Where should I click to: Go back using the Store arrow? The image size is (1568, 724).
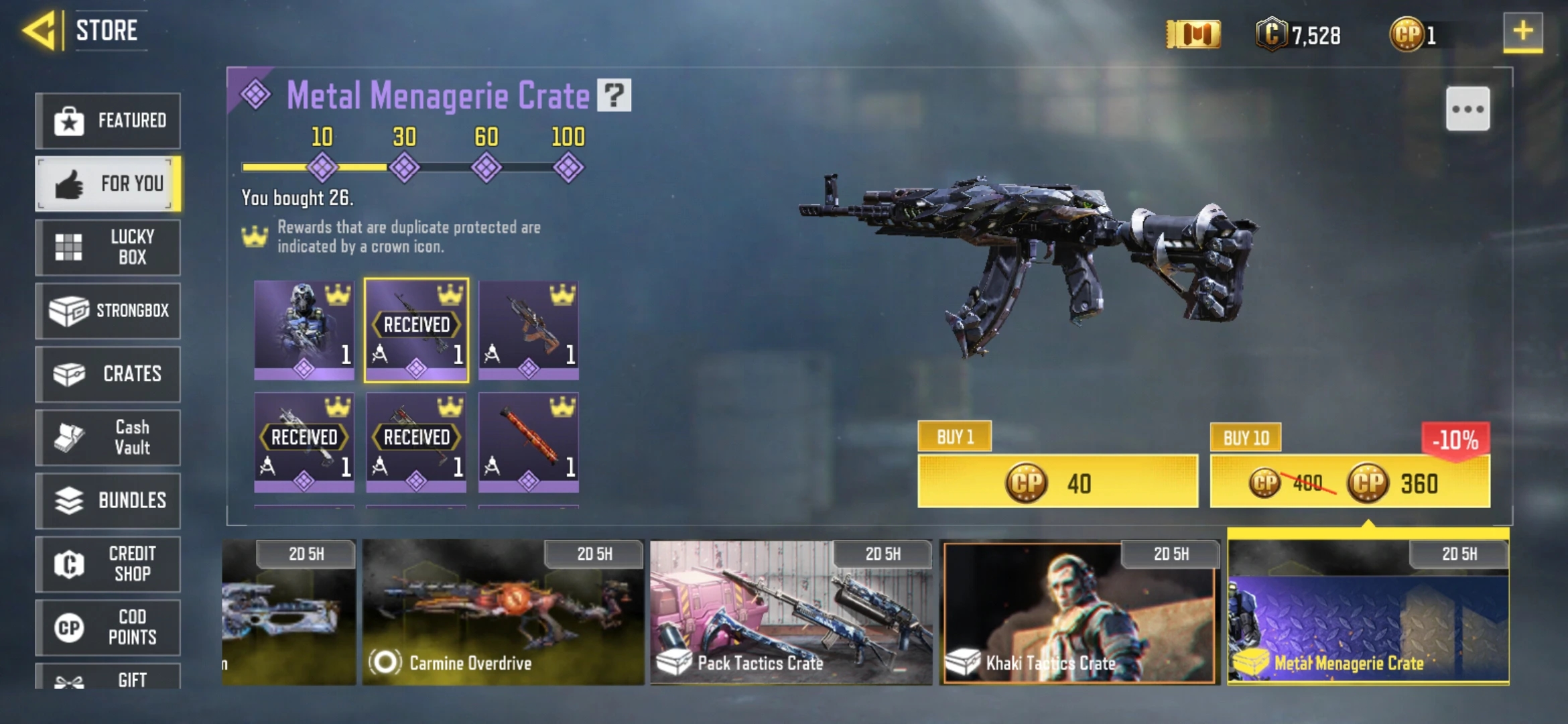(39, 31)
